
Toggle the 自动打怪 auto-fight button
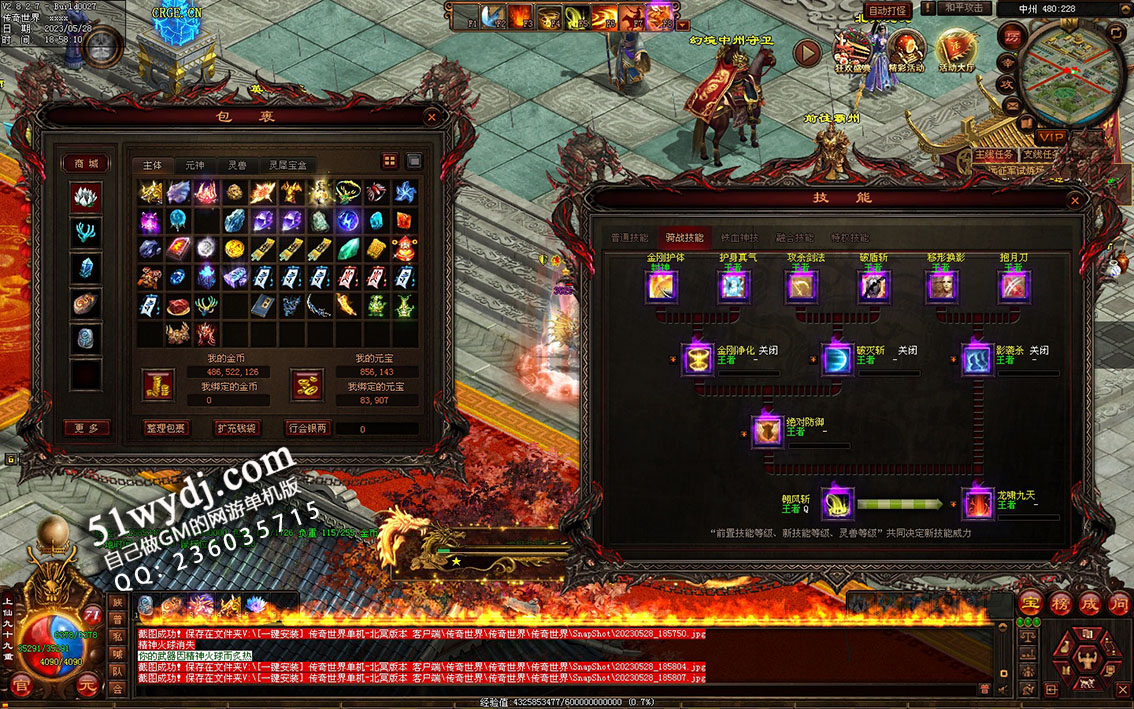pos(886,10)
